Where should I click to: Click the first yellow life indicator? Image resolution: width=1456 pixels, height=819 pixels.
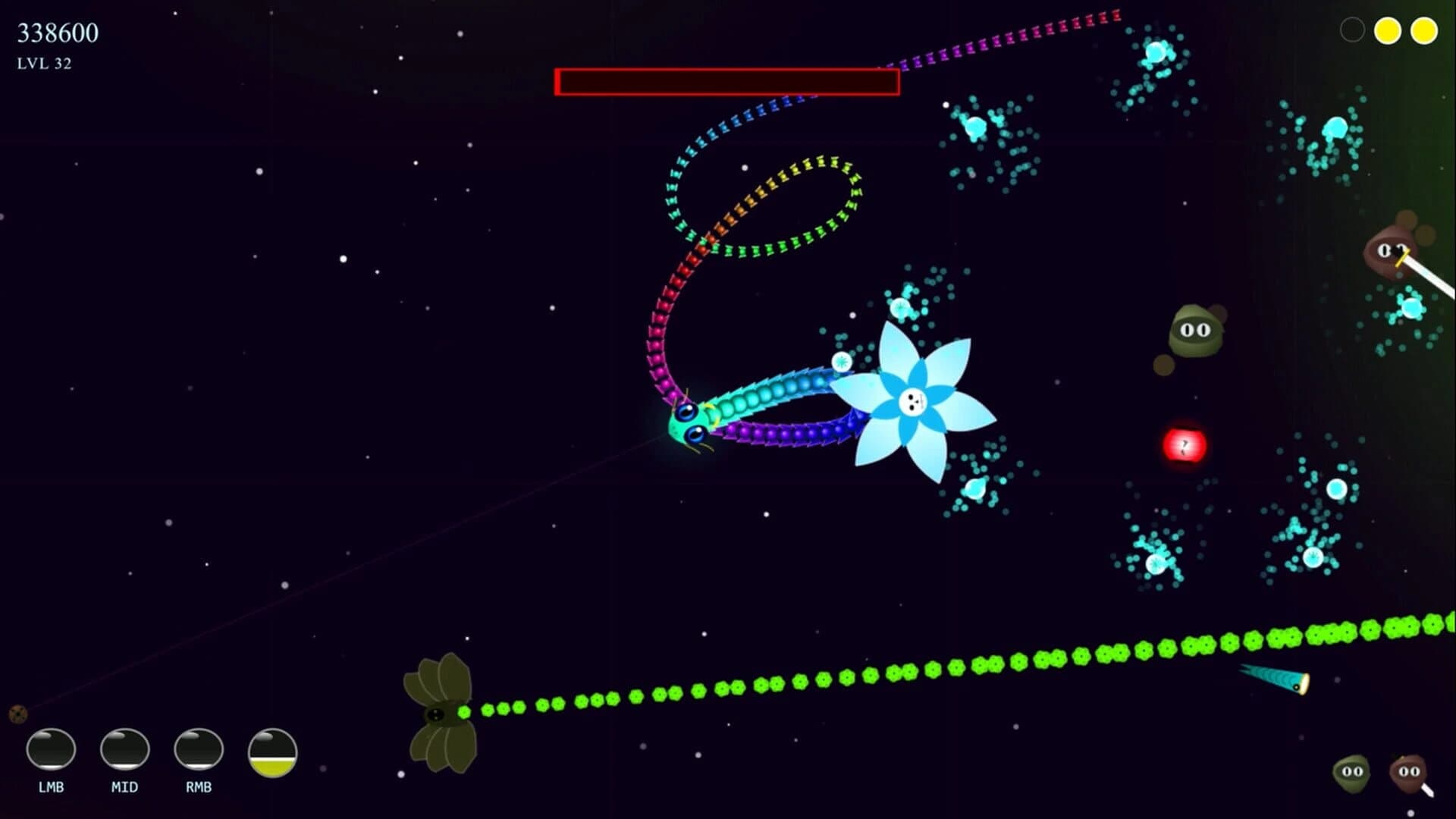[x=1388, y=30]
